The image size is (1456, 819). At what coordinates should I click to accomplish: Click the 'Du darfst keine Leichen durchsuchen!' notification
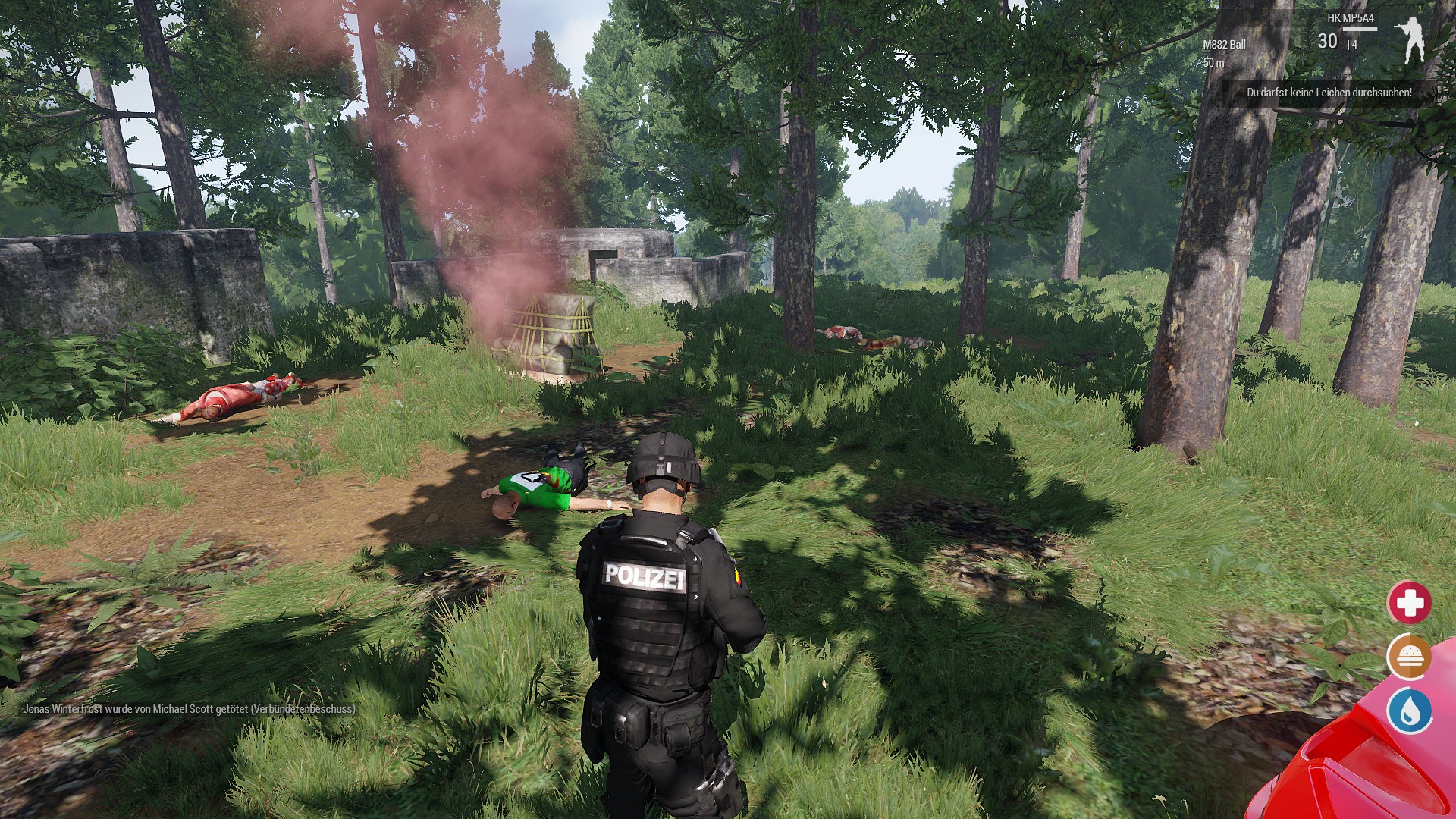click(x=1329, y=93)
